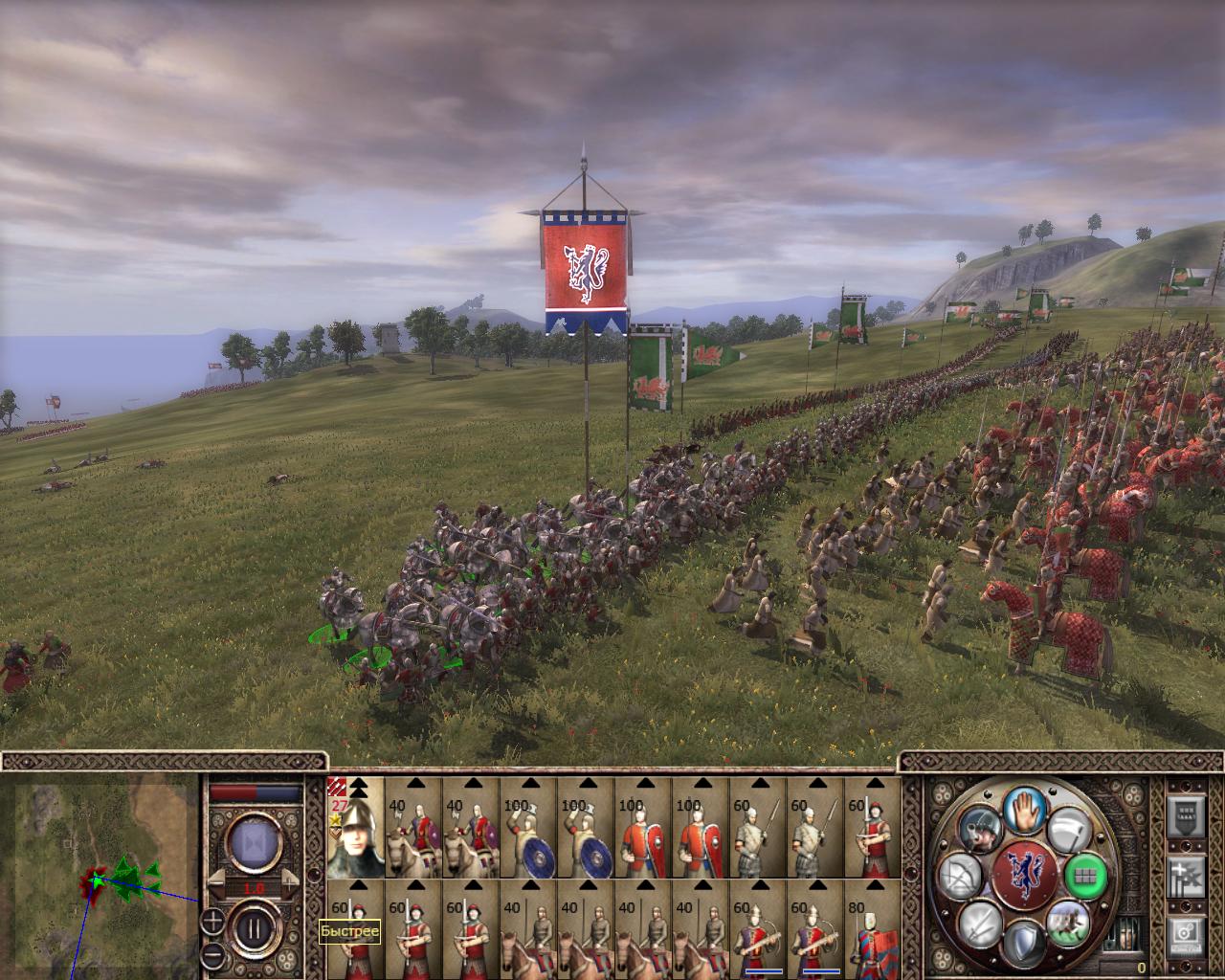Zoom in the minimap with the plus button
The image size is (1225, 980).
212,922
